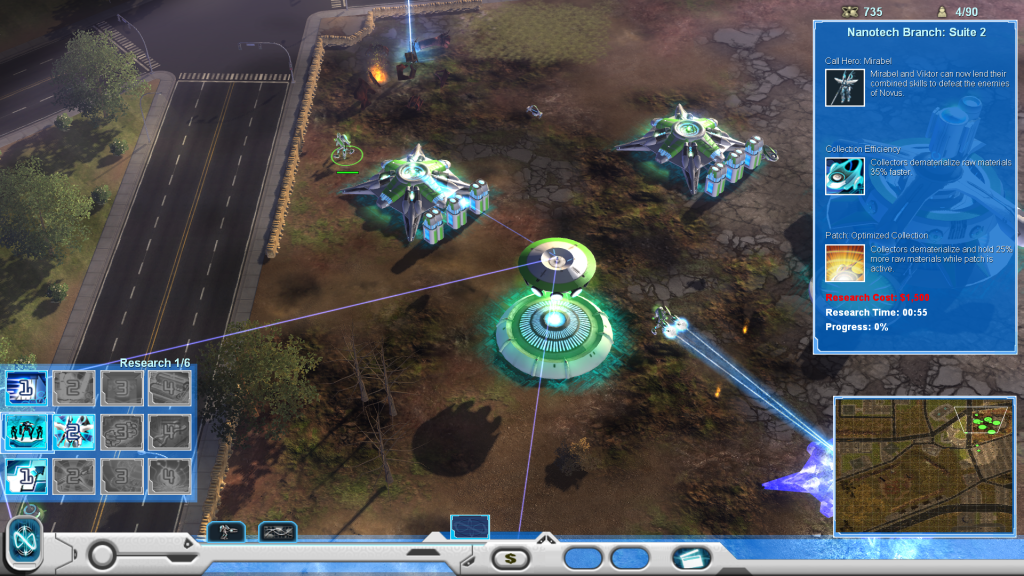Select the robot squad research tile

click(x=26, y=432)
